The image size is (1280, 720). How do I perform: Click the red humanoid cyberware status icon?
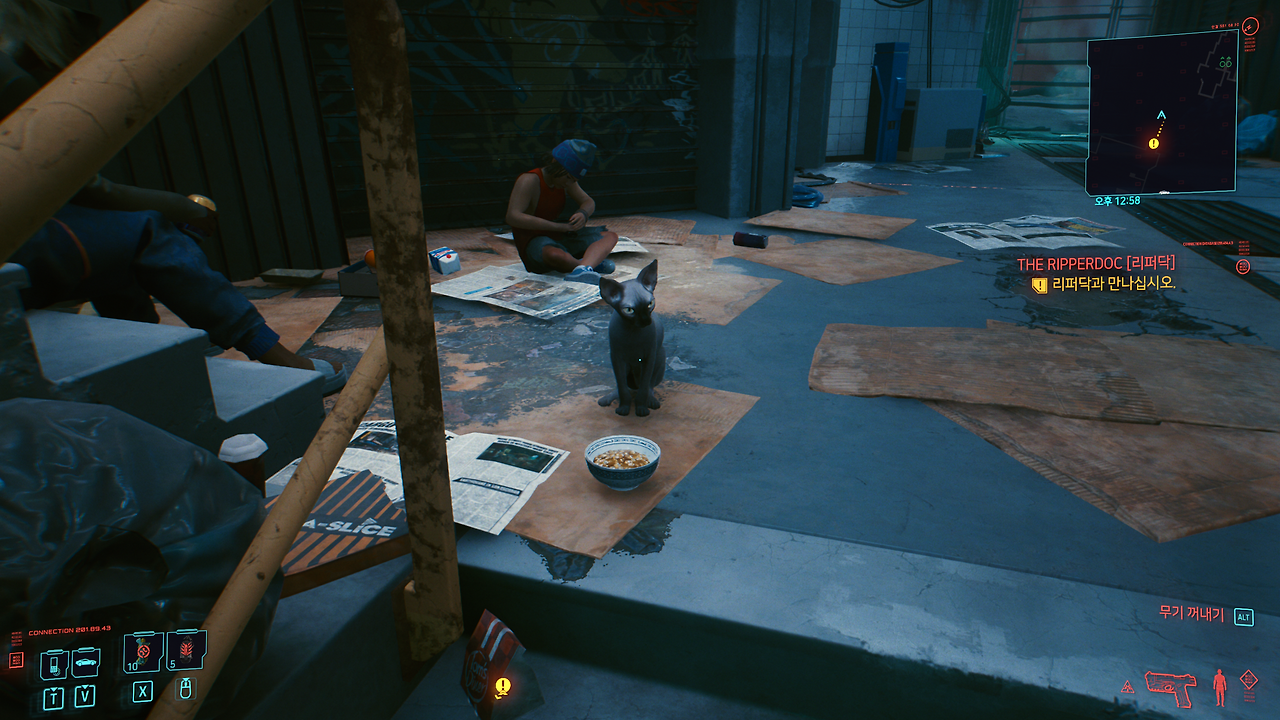[x=1219, y=687]
